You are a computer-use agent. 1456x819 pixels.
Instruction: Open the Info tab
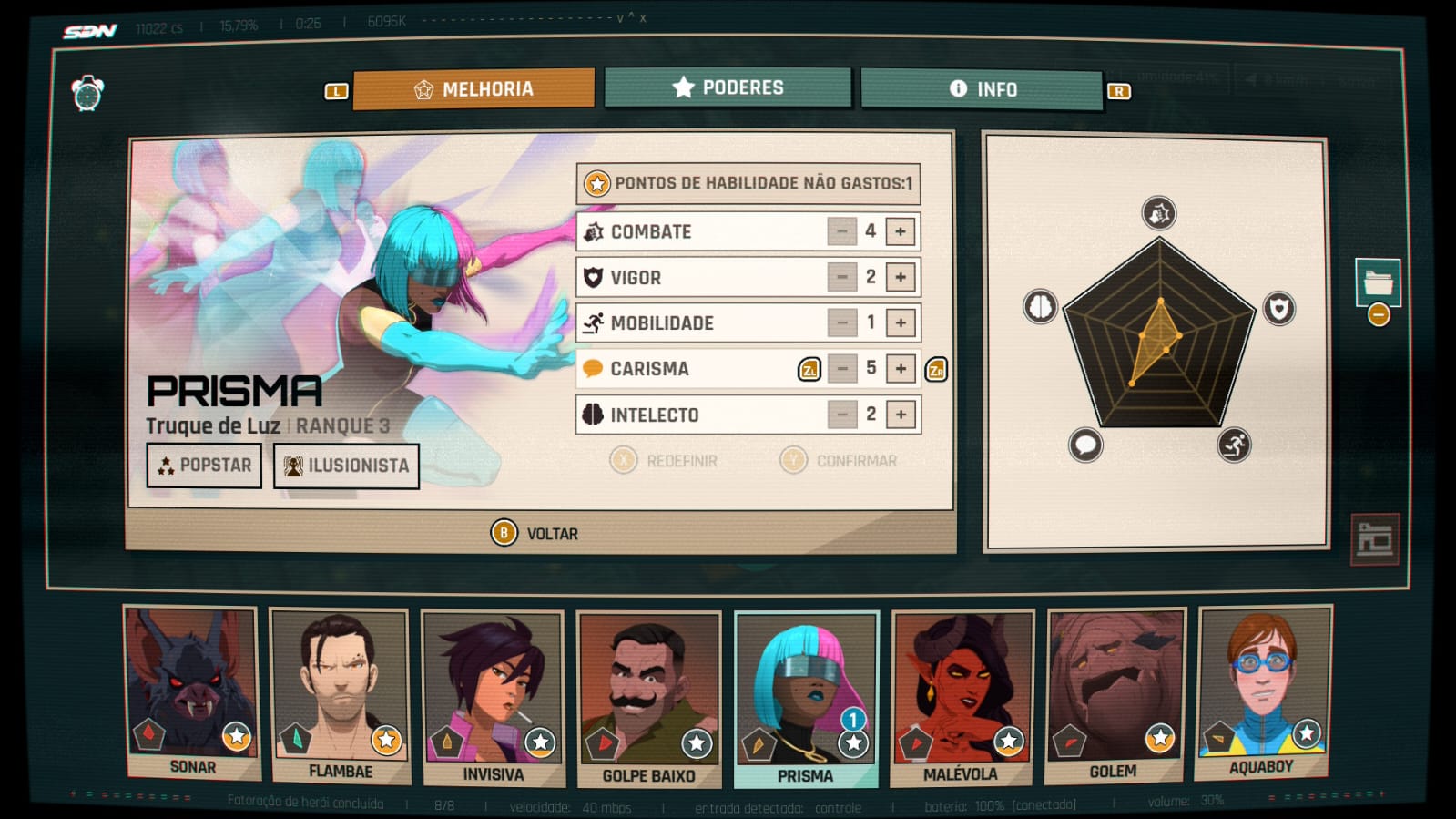tap(982, 89)
